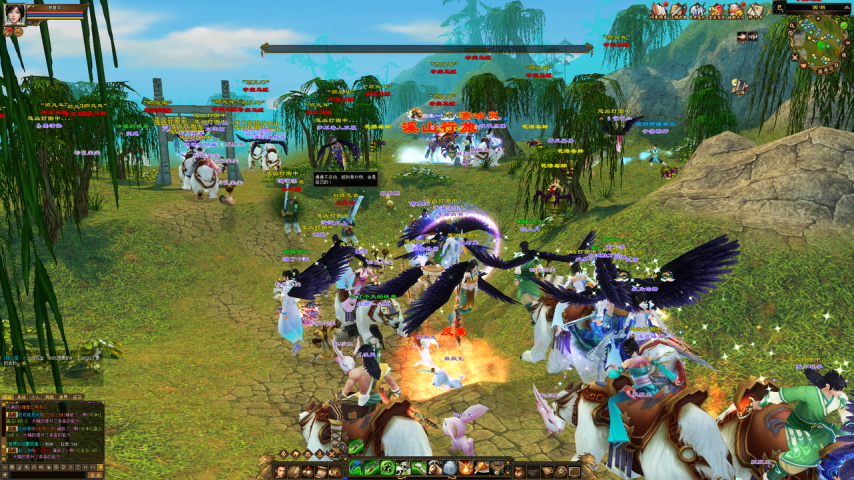Screen dimensions: 854x480
Task: Activate the first green slash skill
Action: [355, 468]
